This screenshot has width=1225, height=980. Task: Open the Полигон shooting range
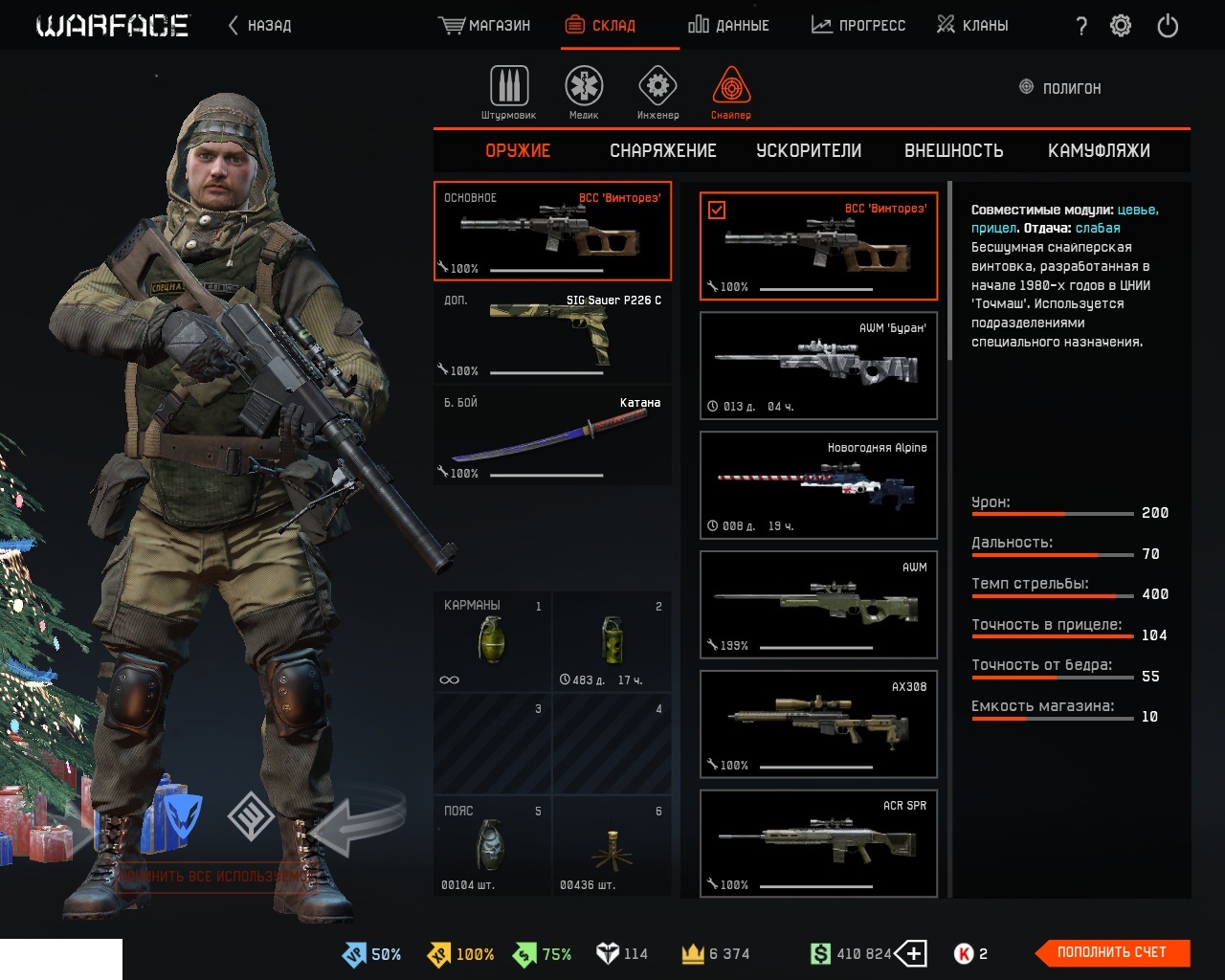click(x=1060, y=88)
